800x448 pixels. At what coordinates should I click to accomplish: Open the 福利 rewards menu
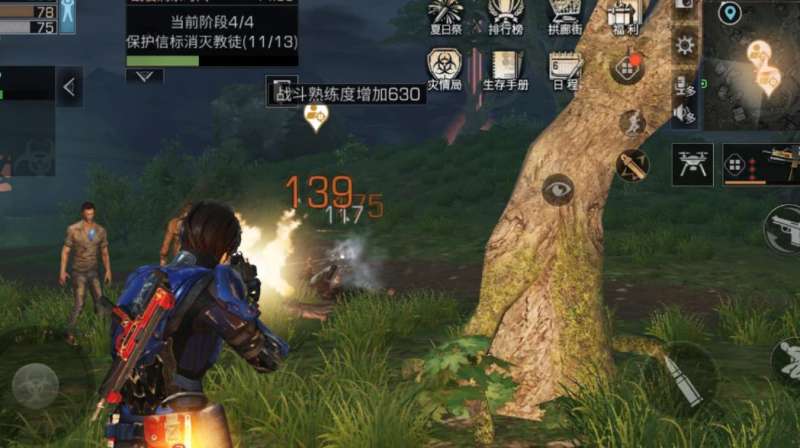pos(624,16)
